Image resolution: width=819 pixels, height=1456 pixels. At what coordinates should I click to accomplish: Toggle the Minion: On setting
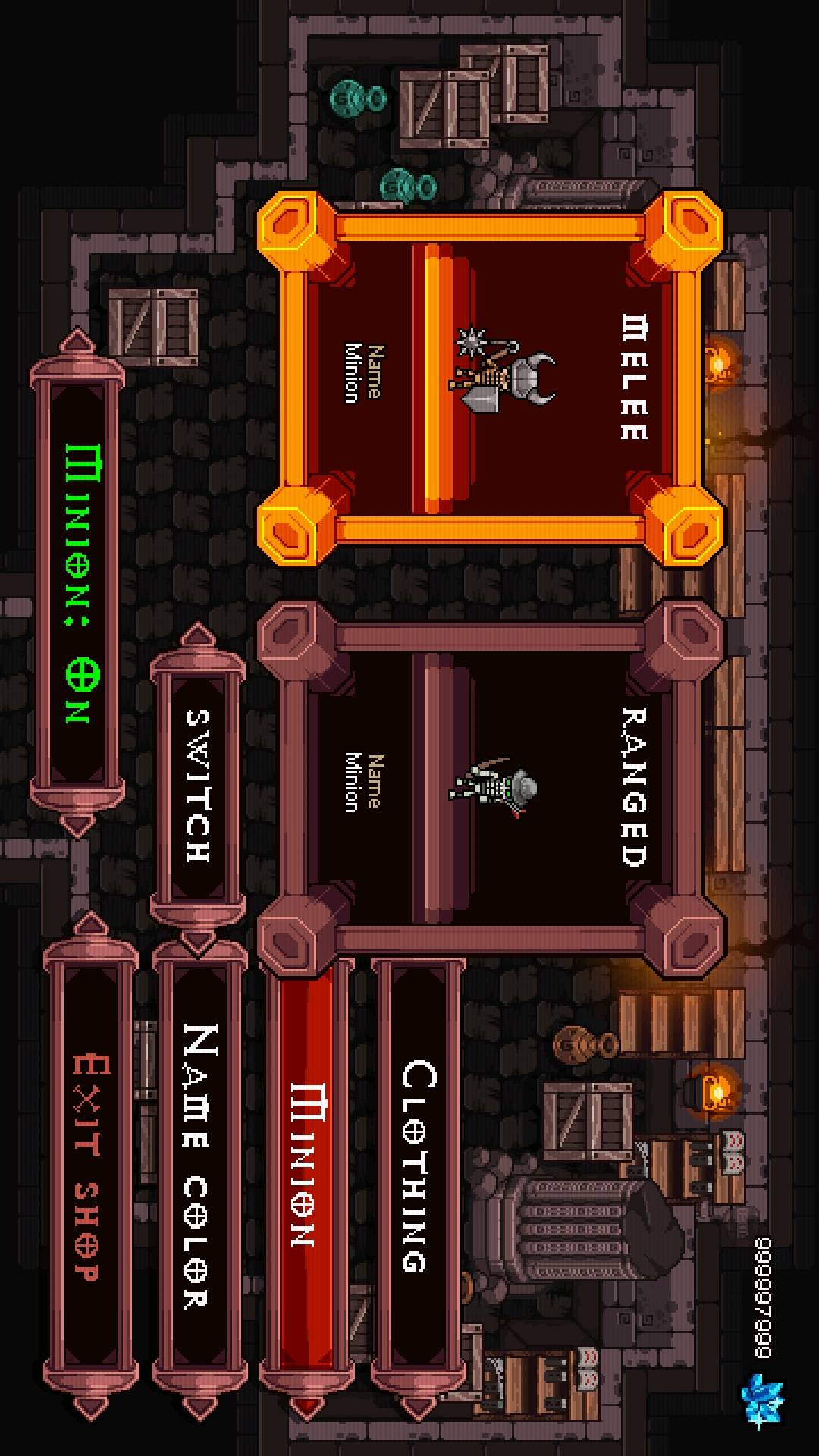(77, 584)
